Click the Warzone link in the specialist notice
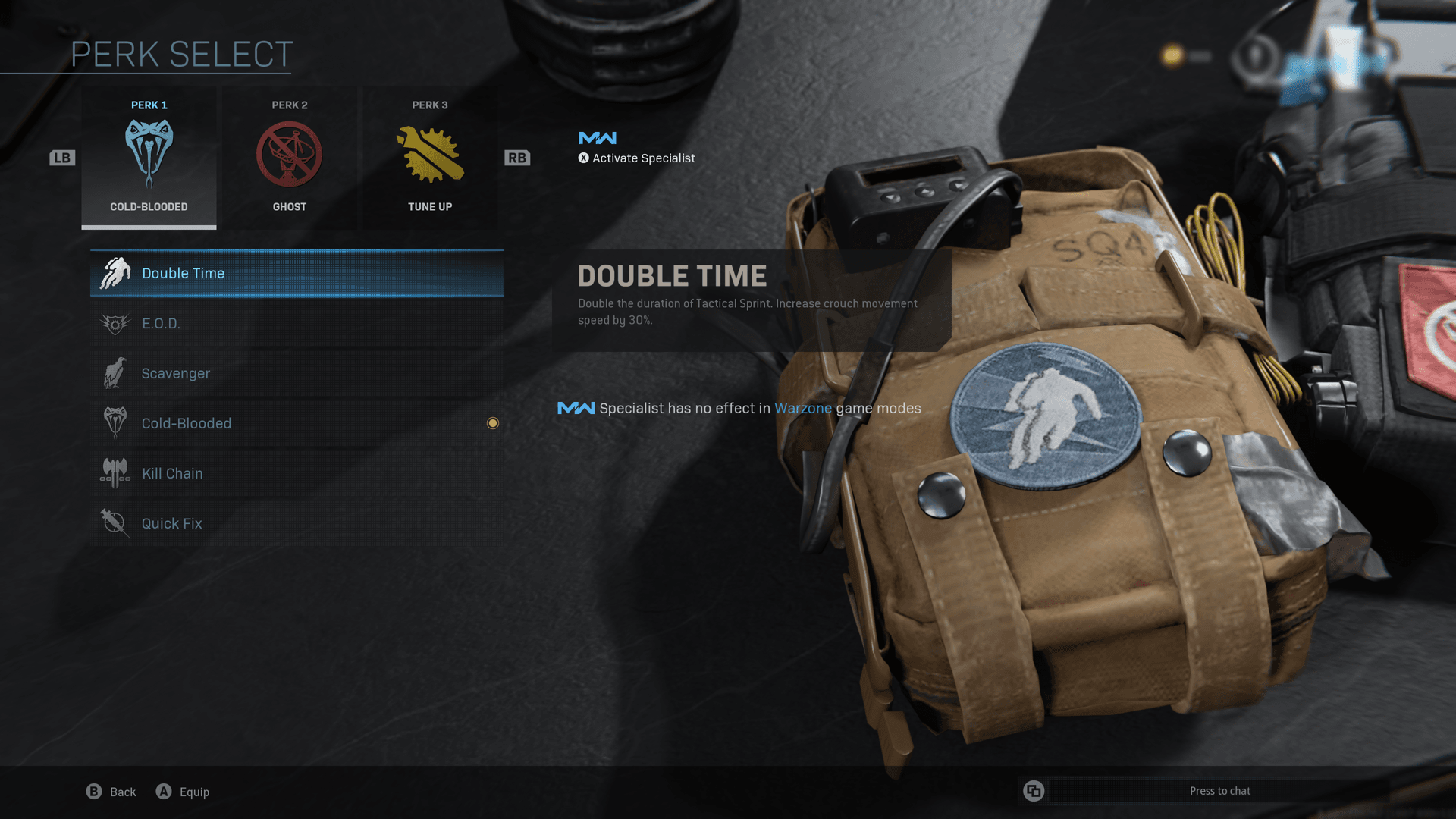Screen dimensions: 1456x819 802,408
